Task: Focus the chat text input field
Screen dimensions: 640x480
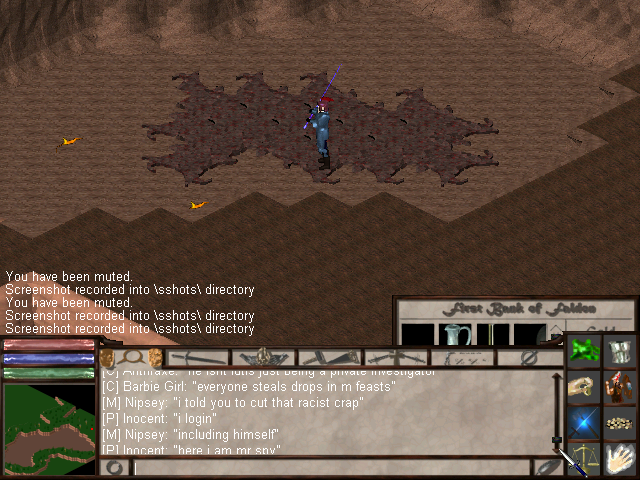Action: pyautogui.click(x=330, y=467)
